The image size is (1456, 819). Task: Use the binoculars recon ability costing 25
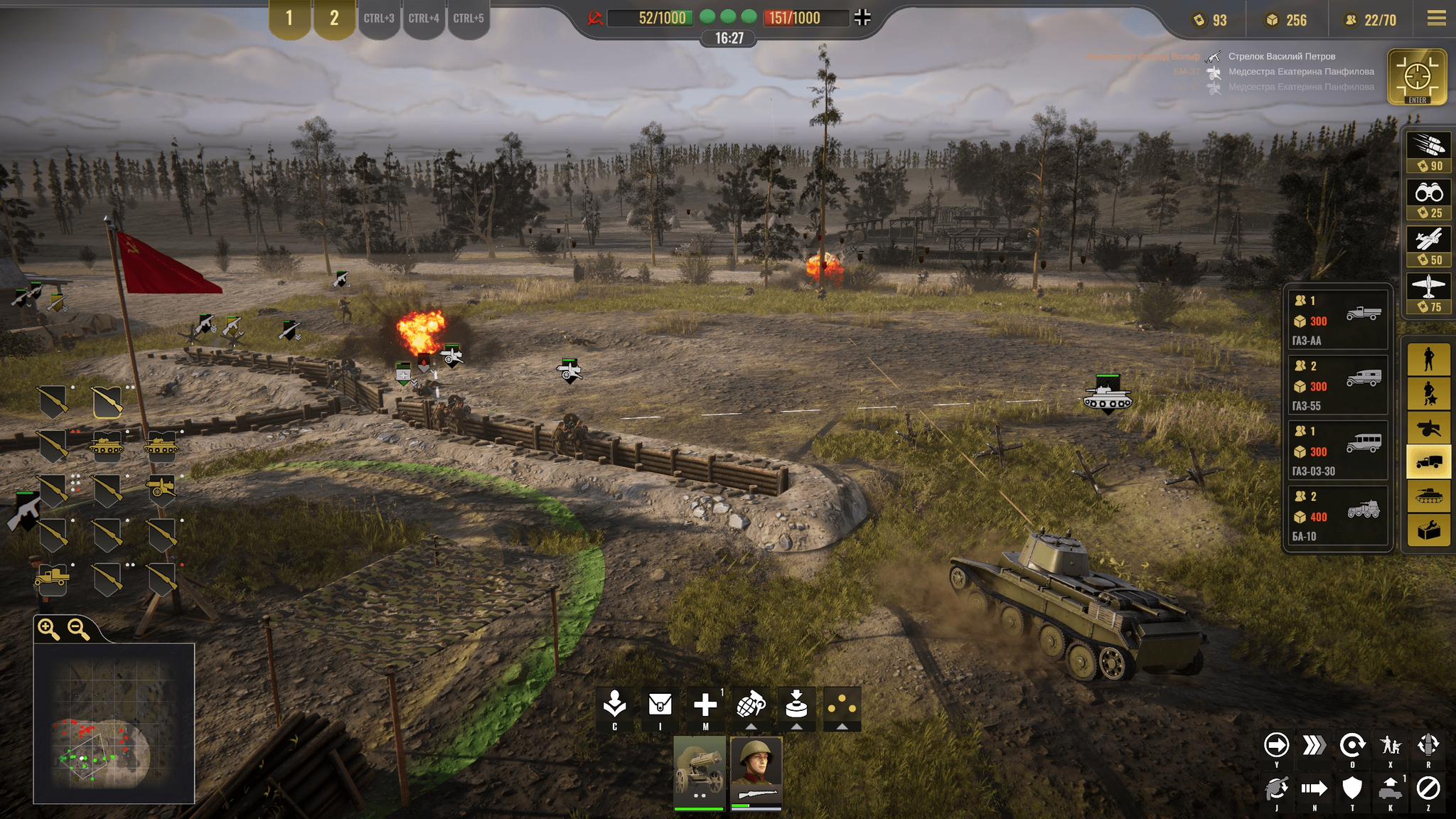tap(1428, 200)
